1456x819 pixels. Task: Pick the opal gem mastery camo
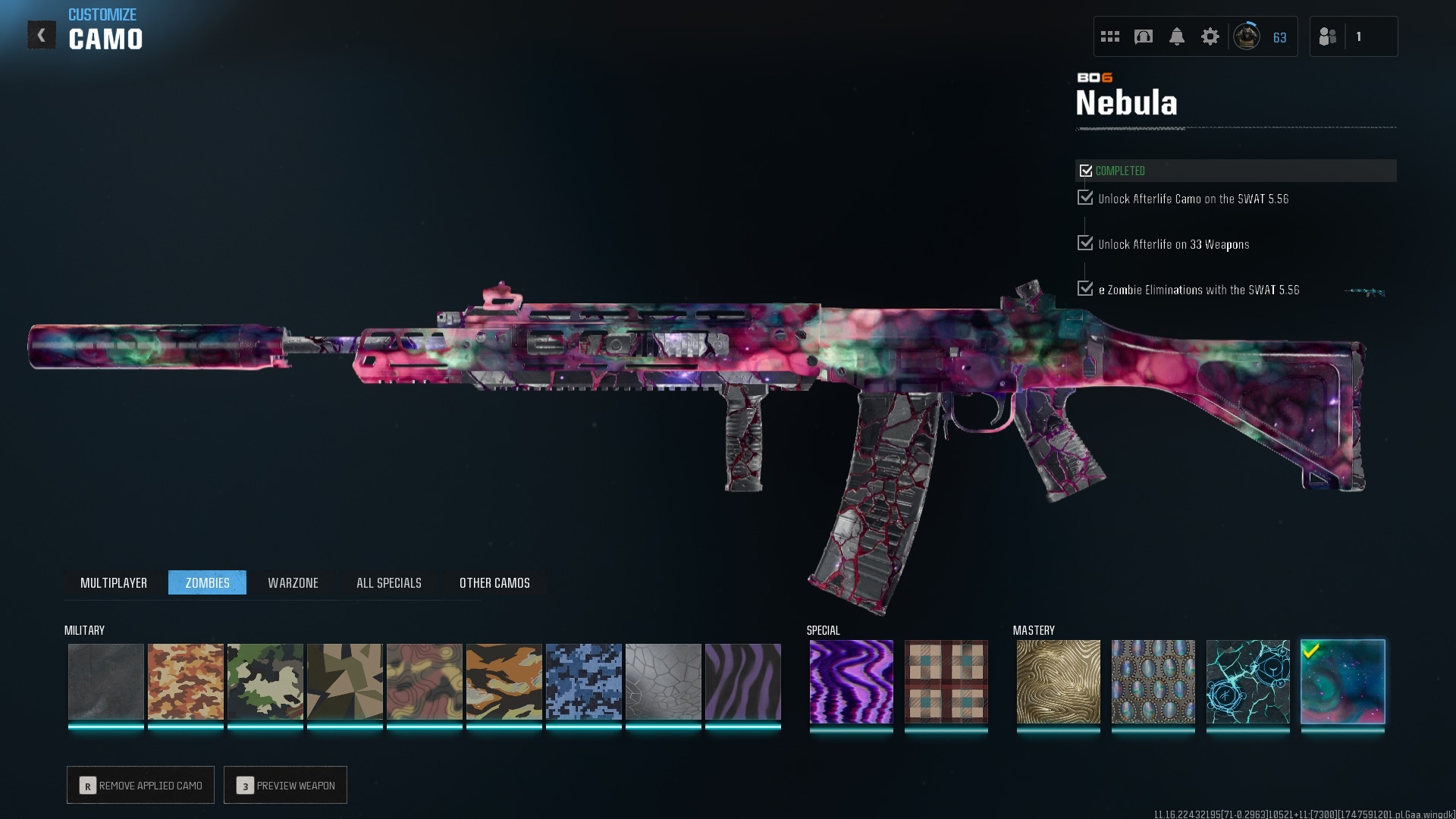[x=1153, y=682]
